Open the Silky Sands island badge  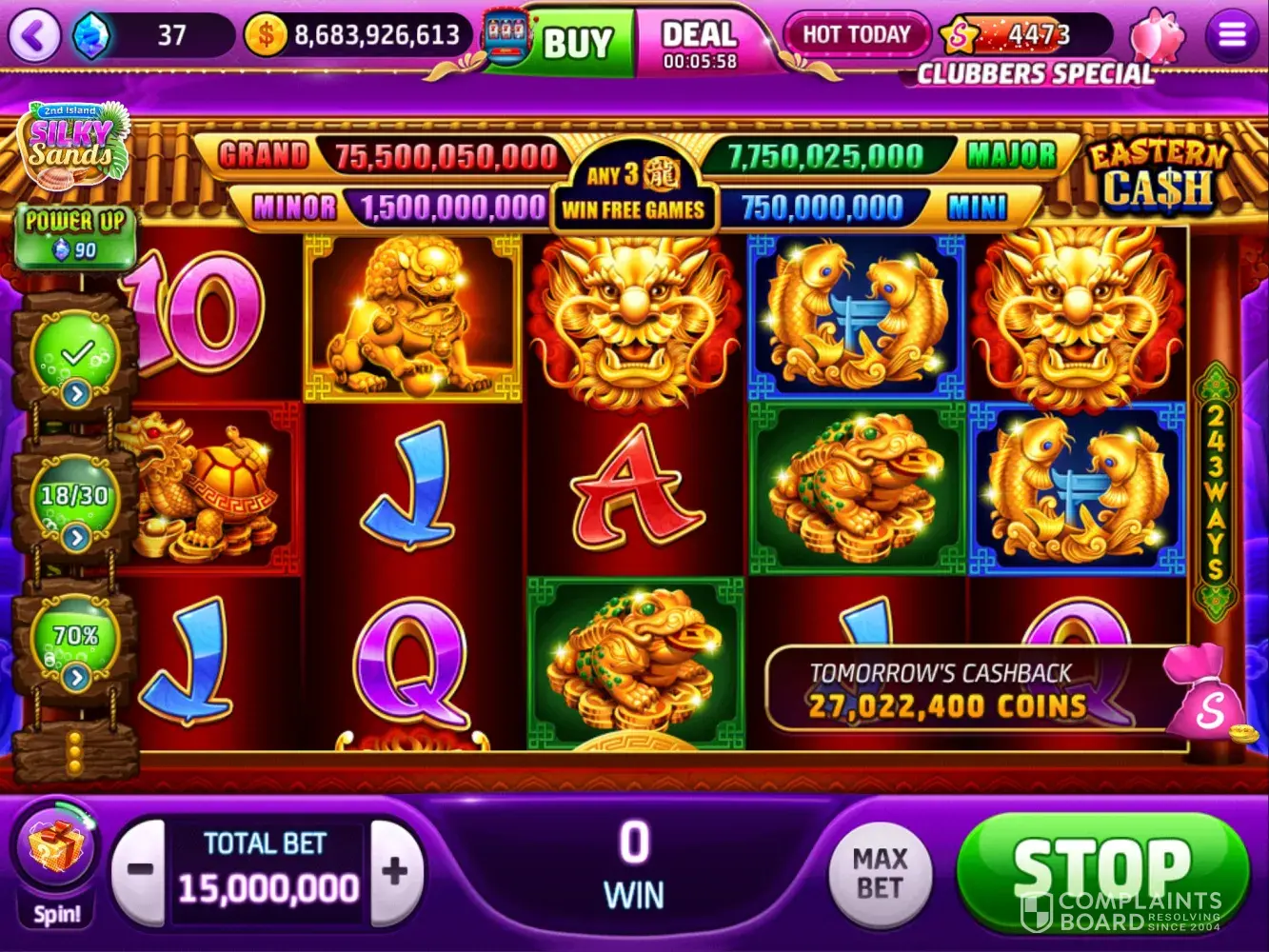coord(71,145)
